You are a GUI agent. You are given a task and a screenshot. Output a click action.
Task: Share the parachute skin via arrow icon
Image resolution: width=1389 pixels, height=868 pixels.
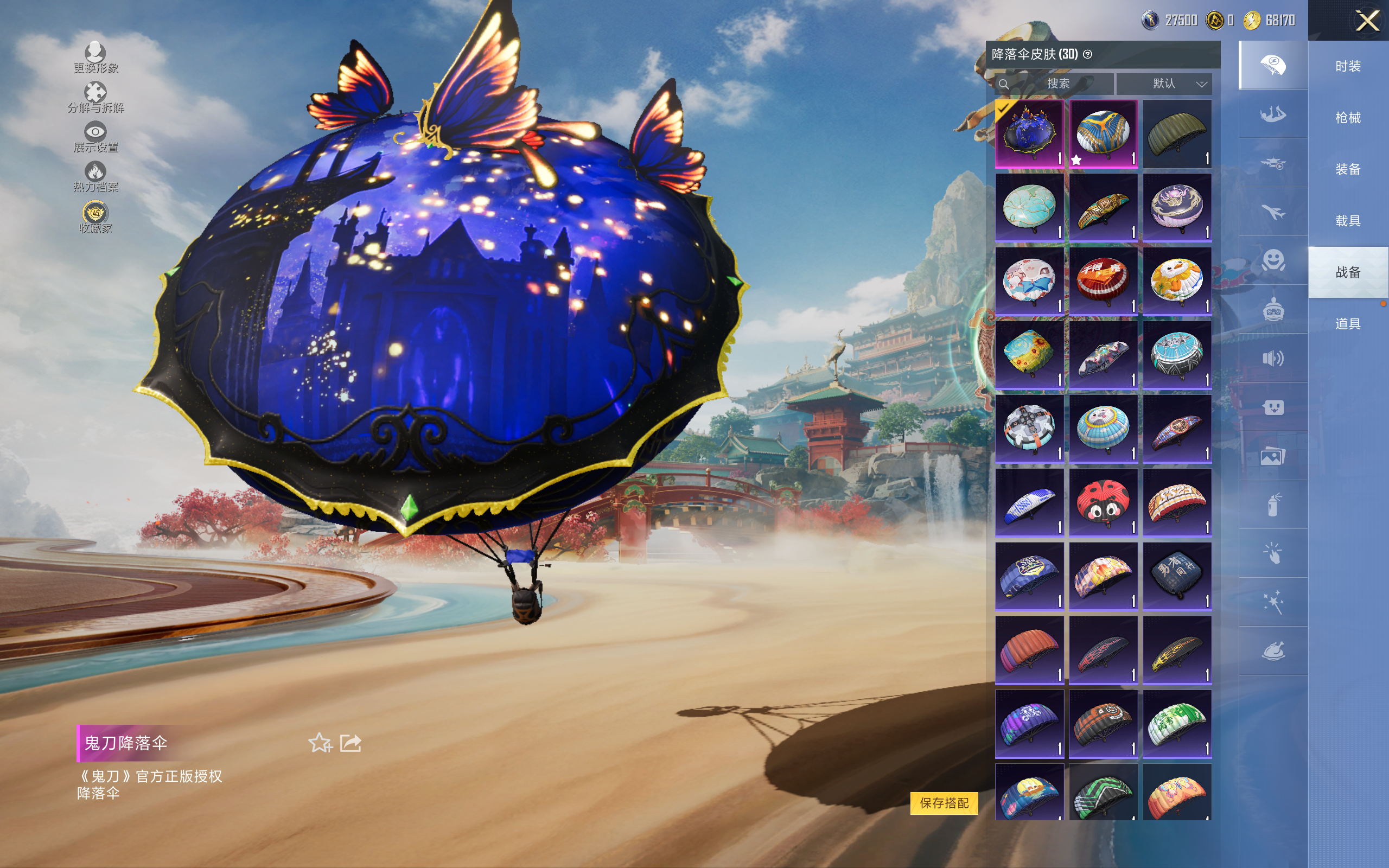(x=351, y=743)
